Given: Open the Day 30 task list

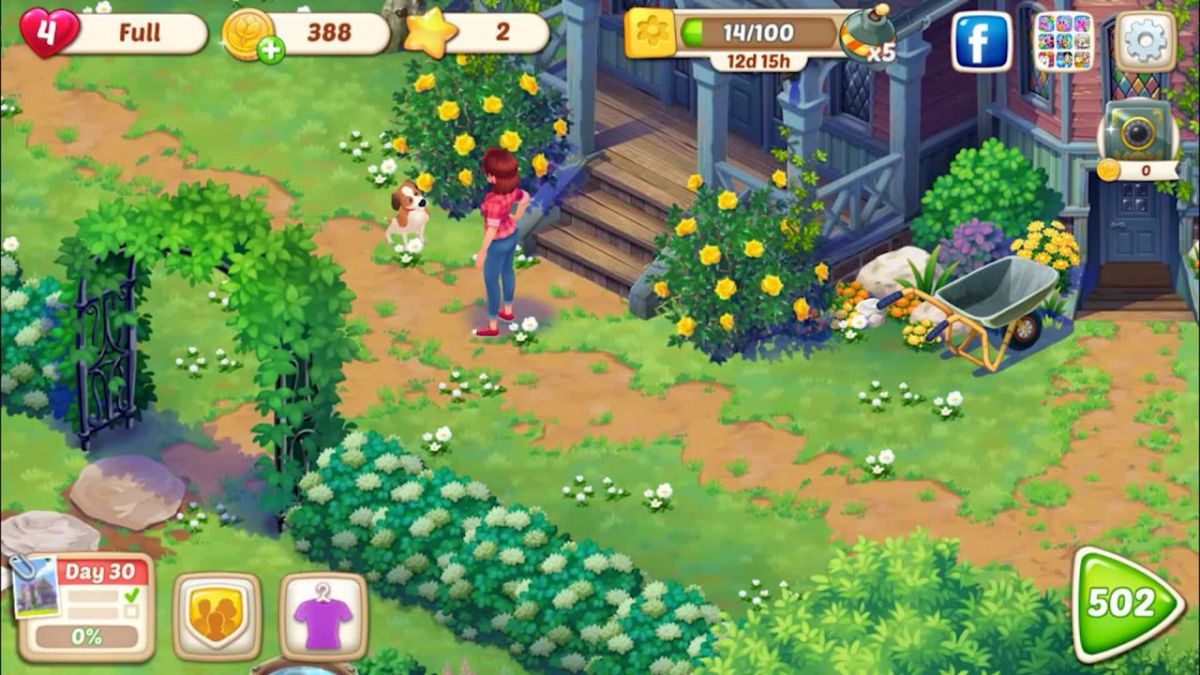Looking at the screenshot, I should pos(88,607).
